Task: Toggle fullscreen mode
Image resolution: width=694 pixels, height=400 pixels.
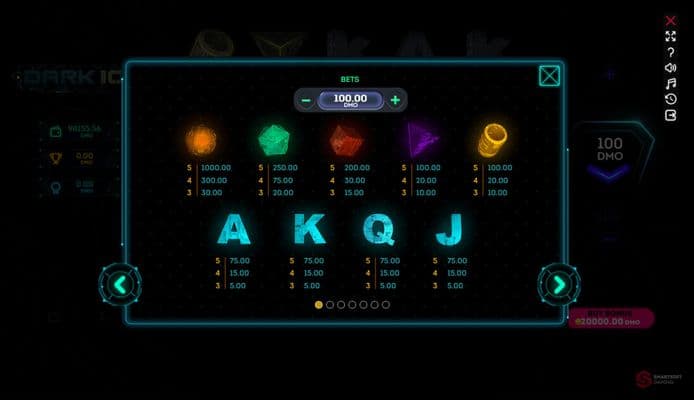Action: point(671,36)
